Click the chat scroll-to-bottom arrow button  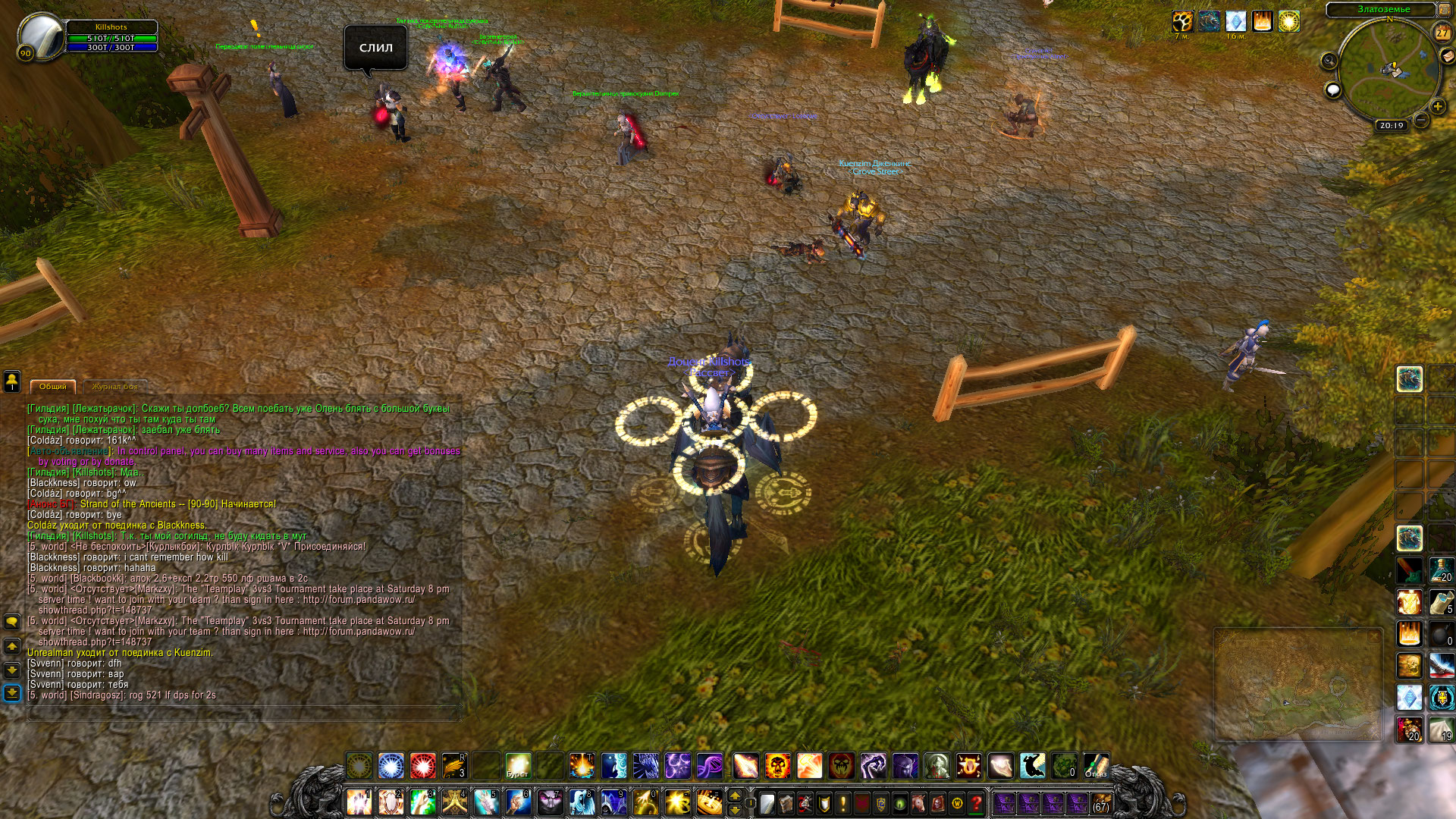(x=12, y=693)
